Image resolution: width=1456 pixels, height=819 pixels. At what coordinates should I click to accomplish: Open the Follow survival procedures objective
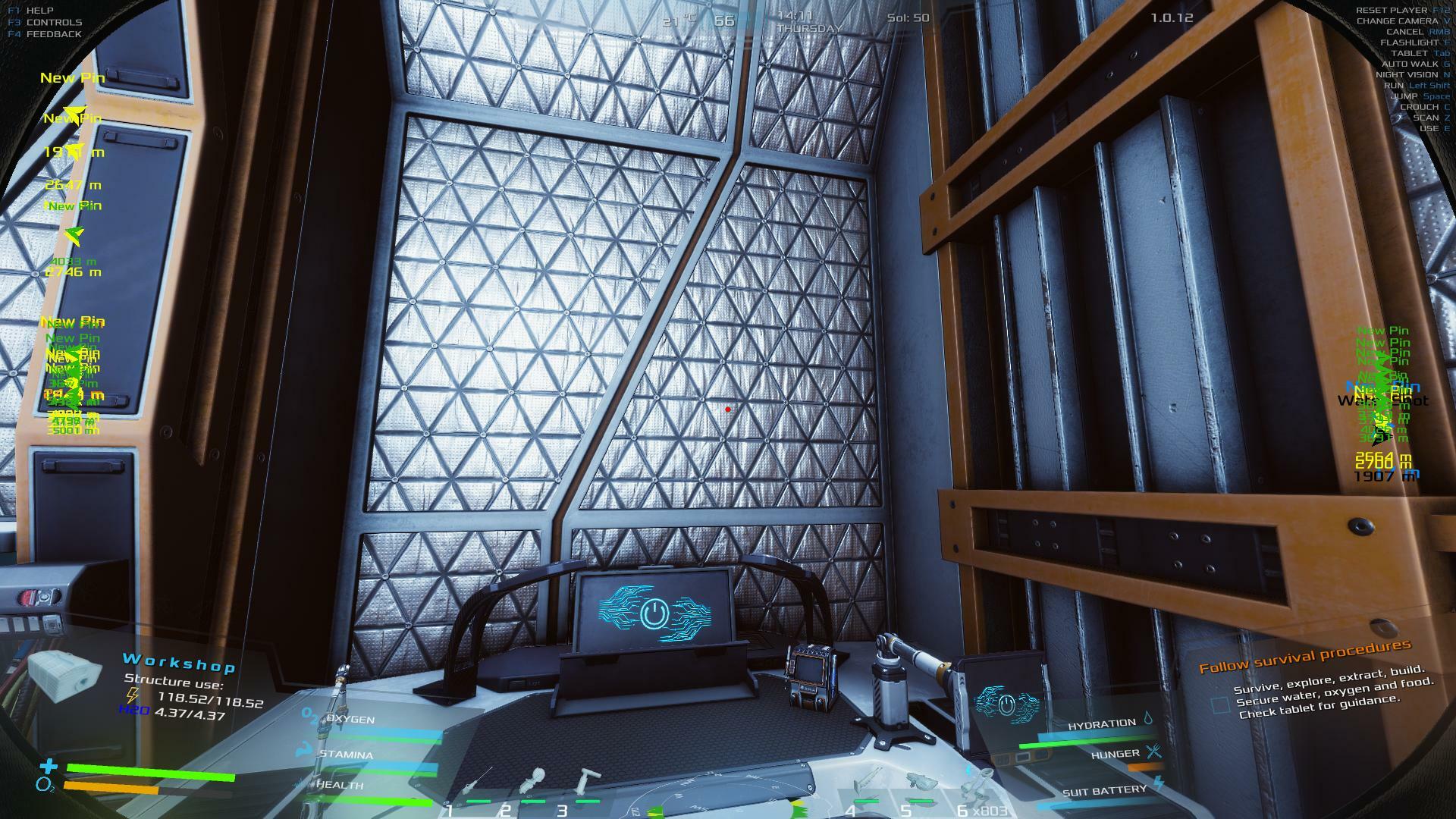[x=1304, y=657]
